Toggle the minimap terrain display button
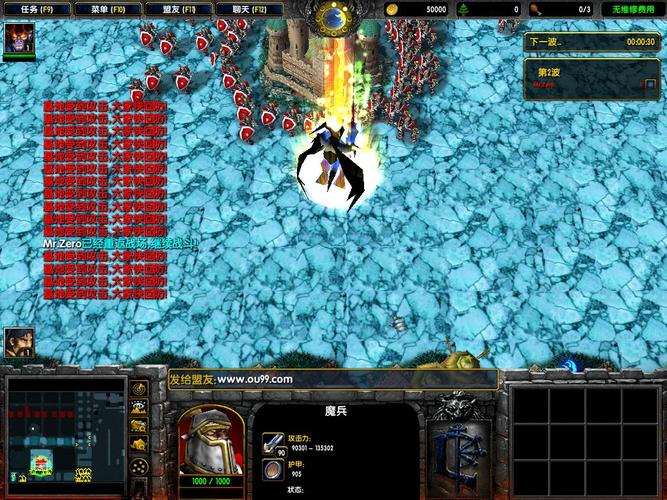This screenshot has width=667, height=500. (x=140, y=406)
